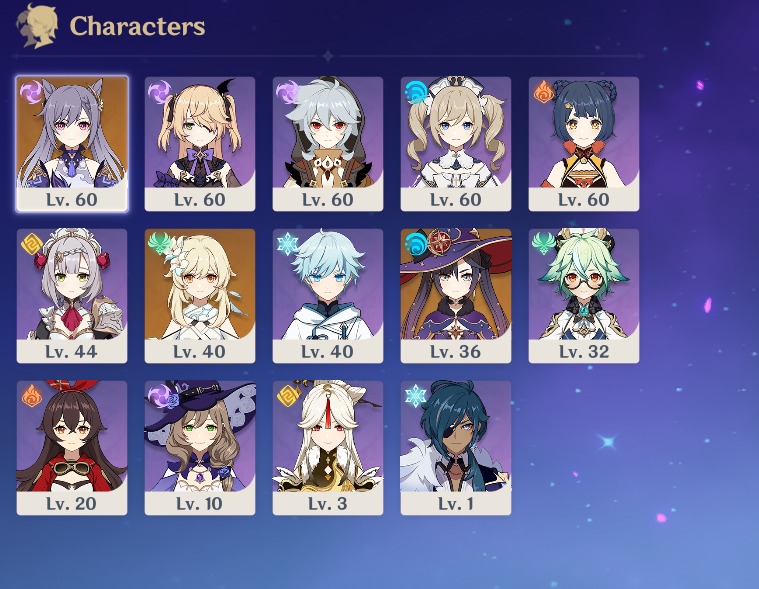Select Mona at Lv. 36
This screenshot has width=759, height=589.
pyautogui.click(x=456, y=295)
